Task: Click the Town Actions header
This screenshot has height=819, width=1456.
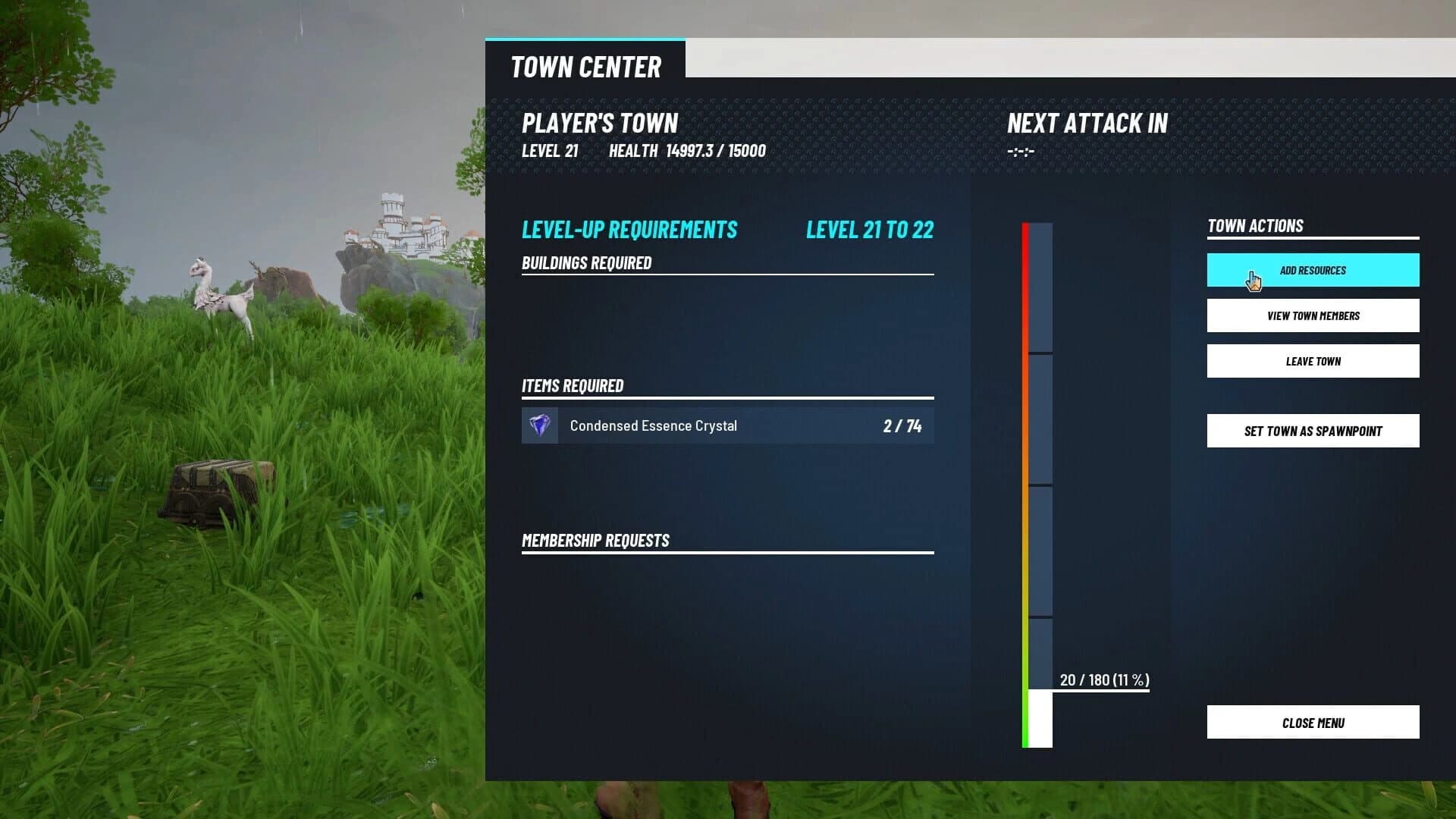Action: coord(1255,226)
